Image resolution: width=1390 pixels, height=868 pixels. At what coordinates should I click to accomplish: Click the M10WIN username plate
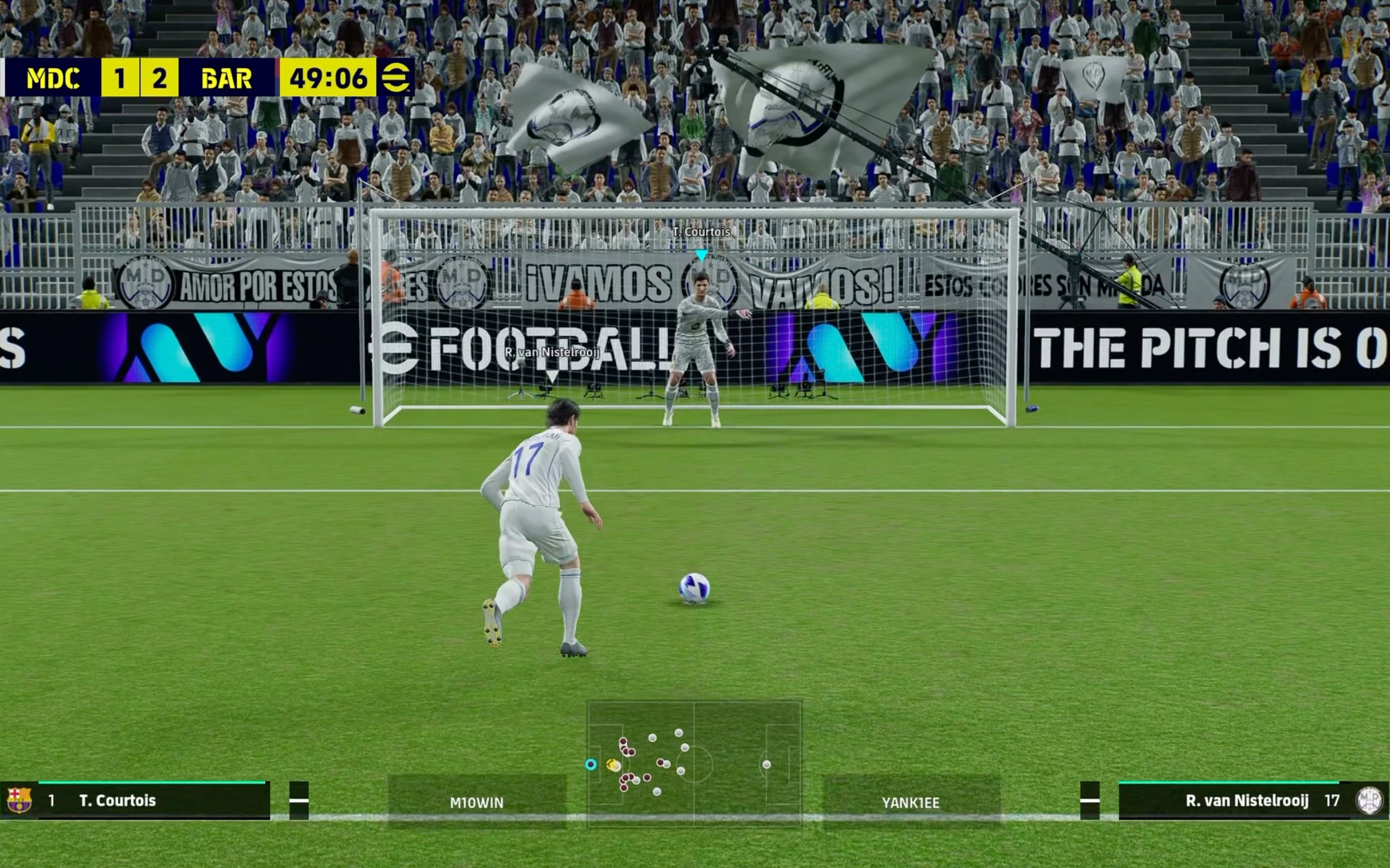(477, 802)
